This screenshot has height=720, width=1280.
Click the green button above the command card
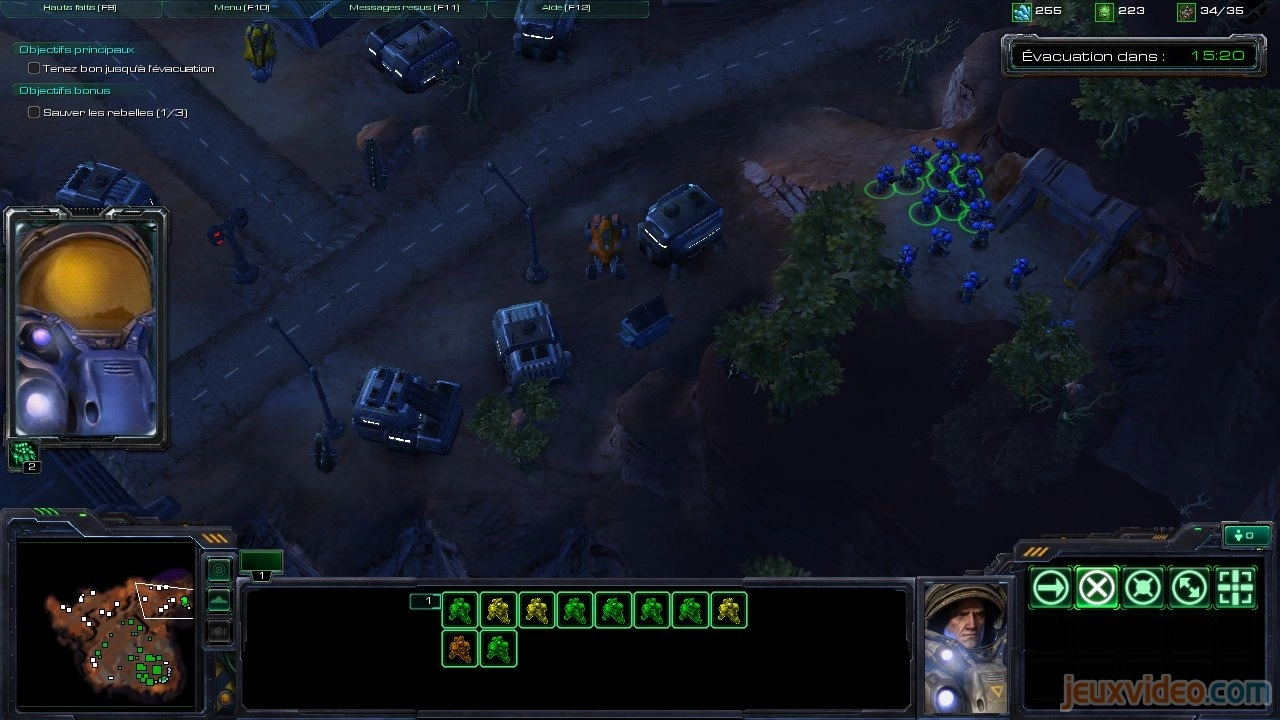(1246, 536)
